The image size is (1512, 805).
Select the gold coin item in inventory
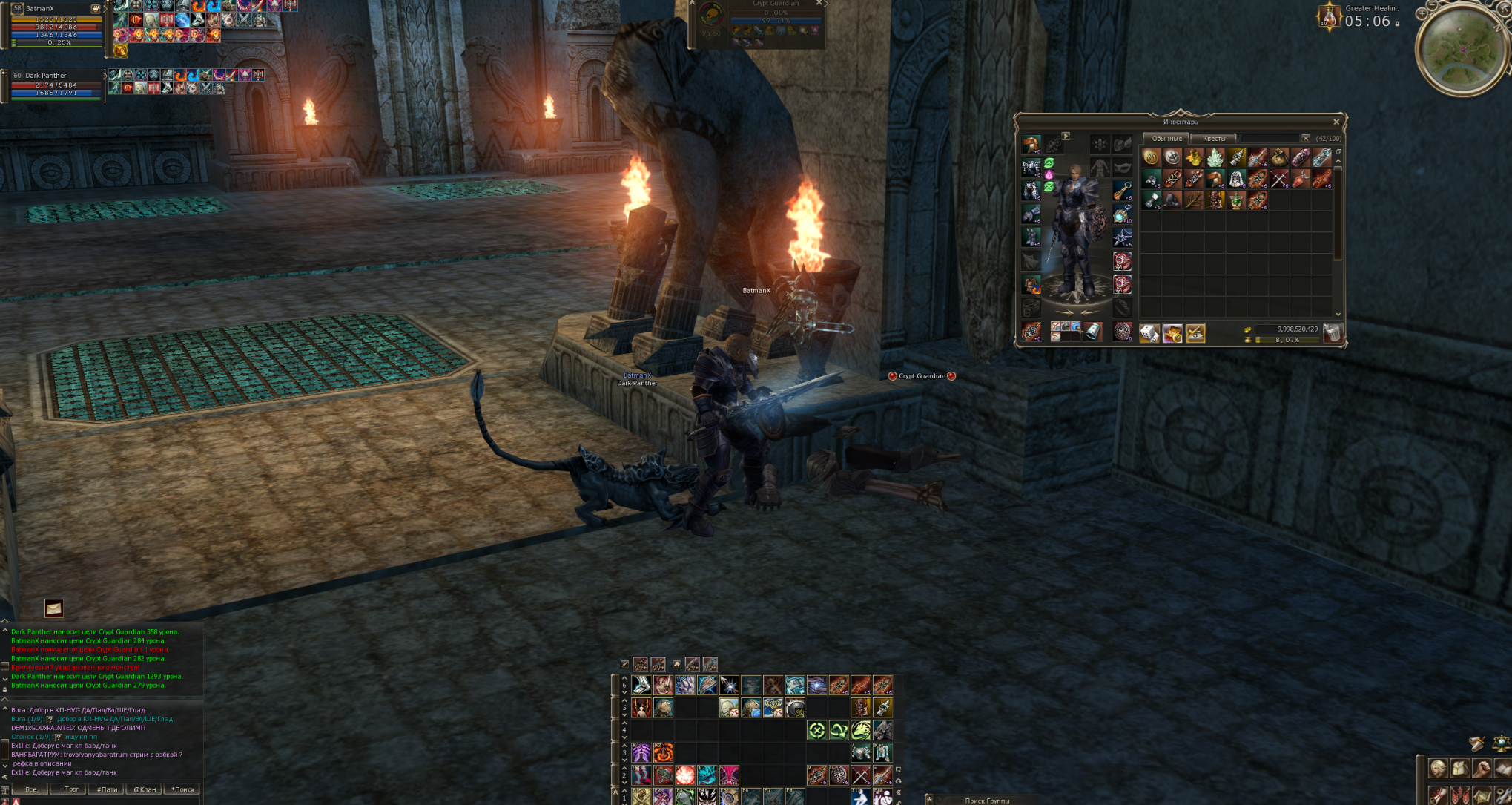1151,157
